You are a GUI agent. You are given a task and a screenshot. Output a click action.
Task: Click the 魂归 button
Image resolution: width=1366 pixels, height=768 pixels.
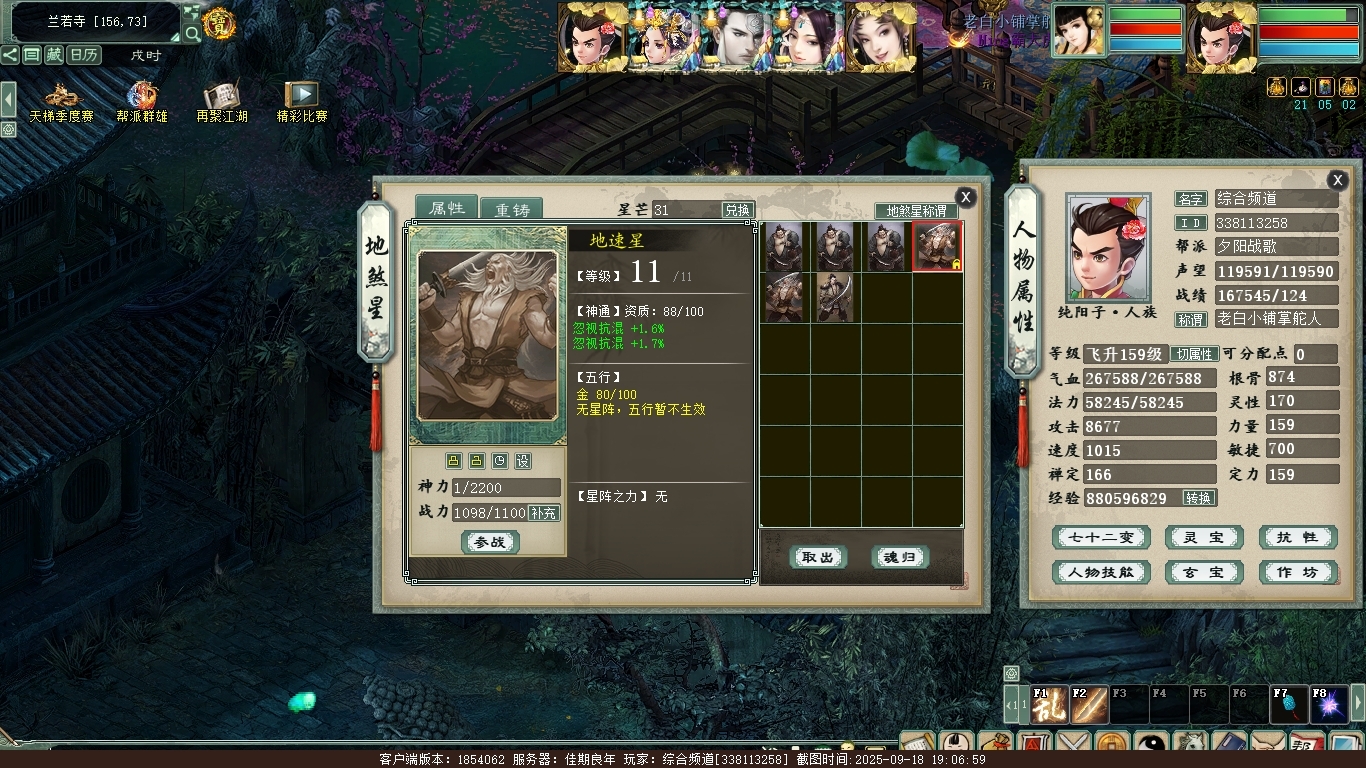(x=900, y=557)
